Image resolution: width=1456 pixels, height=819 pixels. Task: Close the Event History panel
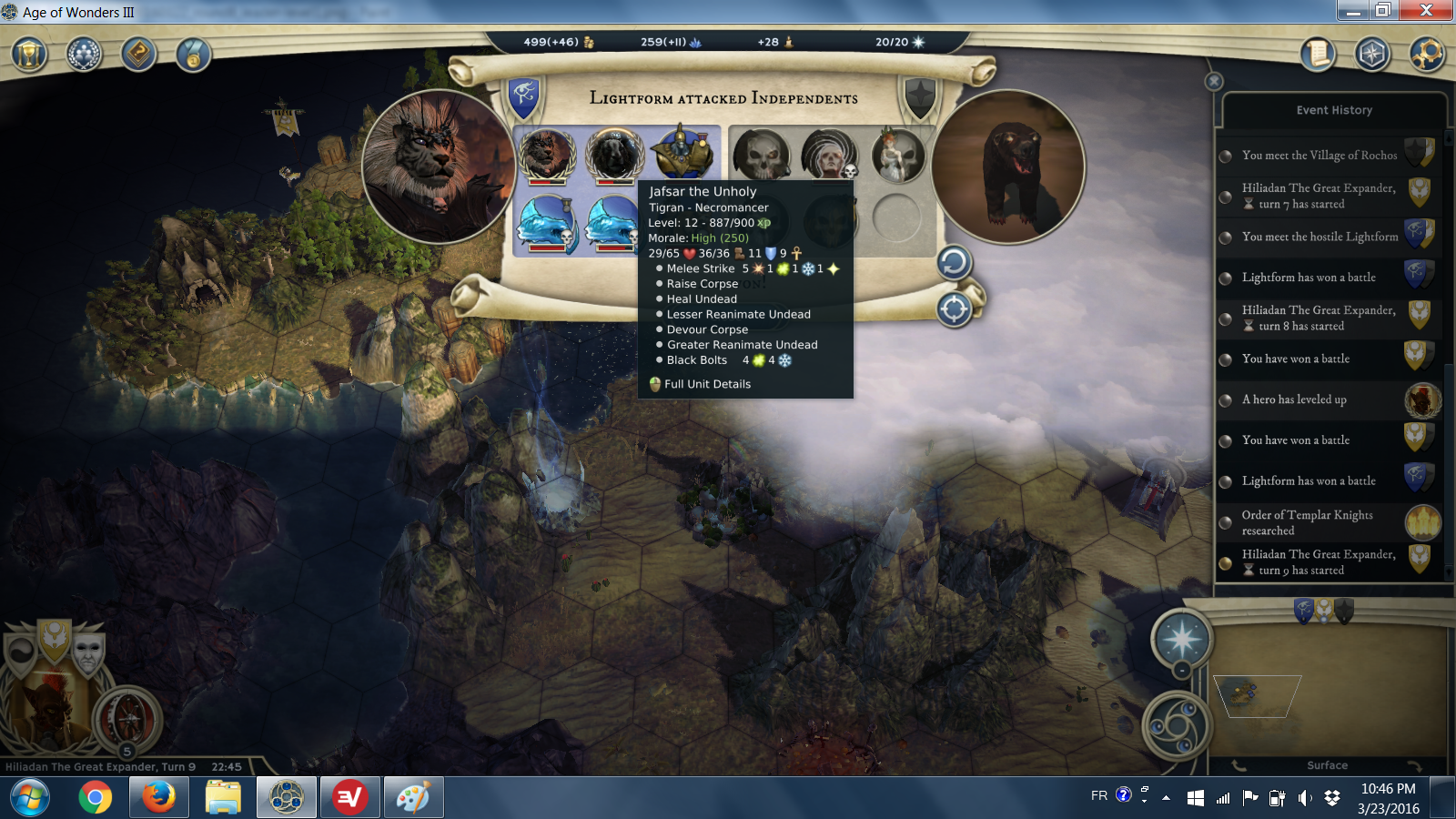click(1214, 81)
